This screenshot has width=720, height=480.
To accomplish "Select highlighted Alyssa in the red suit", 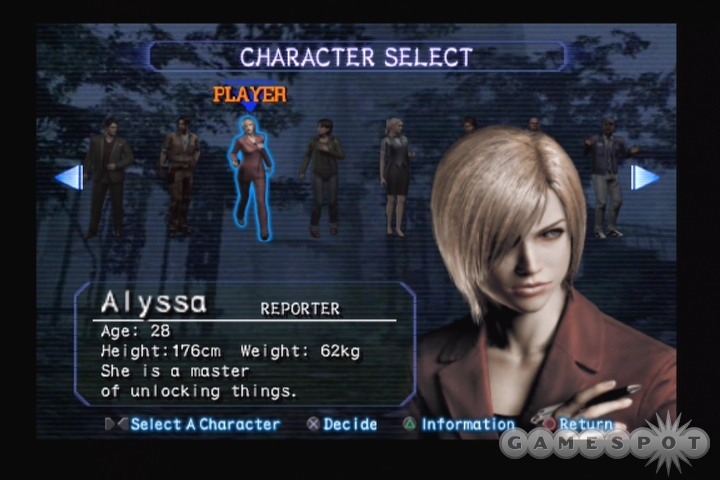I will click(x=250, y=177).
